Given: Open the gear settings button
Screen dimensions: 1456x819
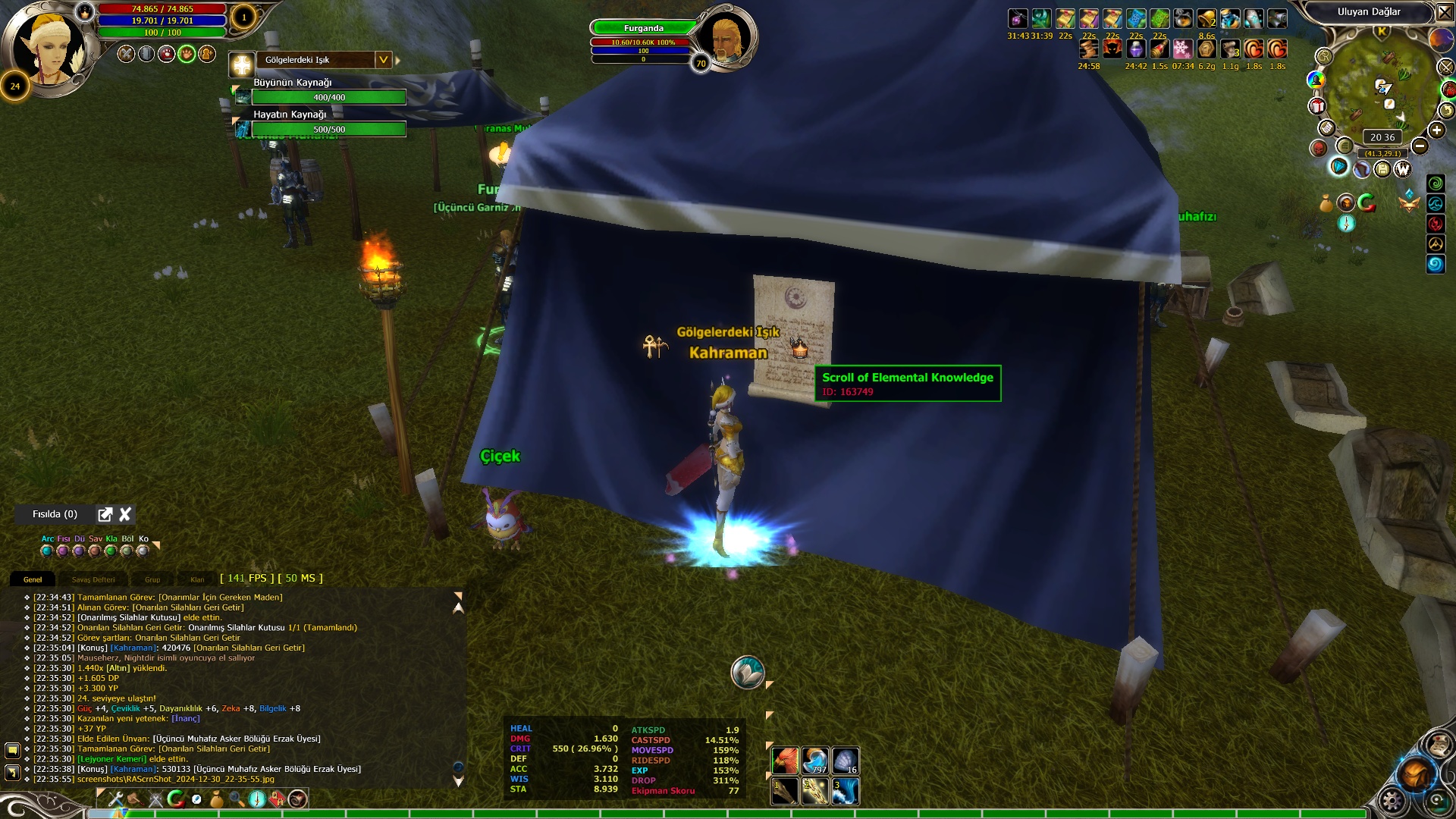Looking at the screenshot, I should click(x=1392, y=800).
